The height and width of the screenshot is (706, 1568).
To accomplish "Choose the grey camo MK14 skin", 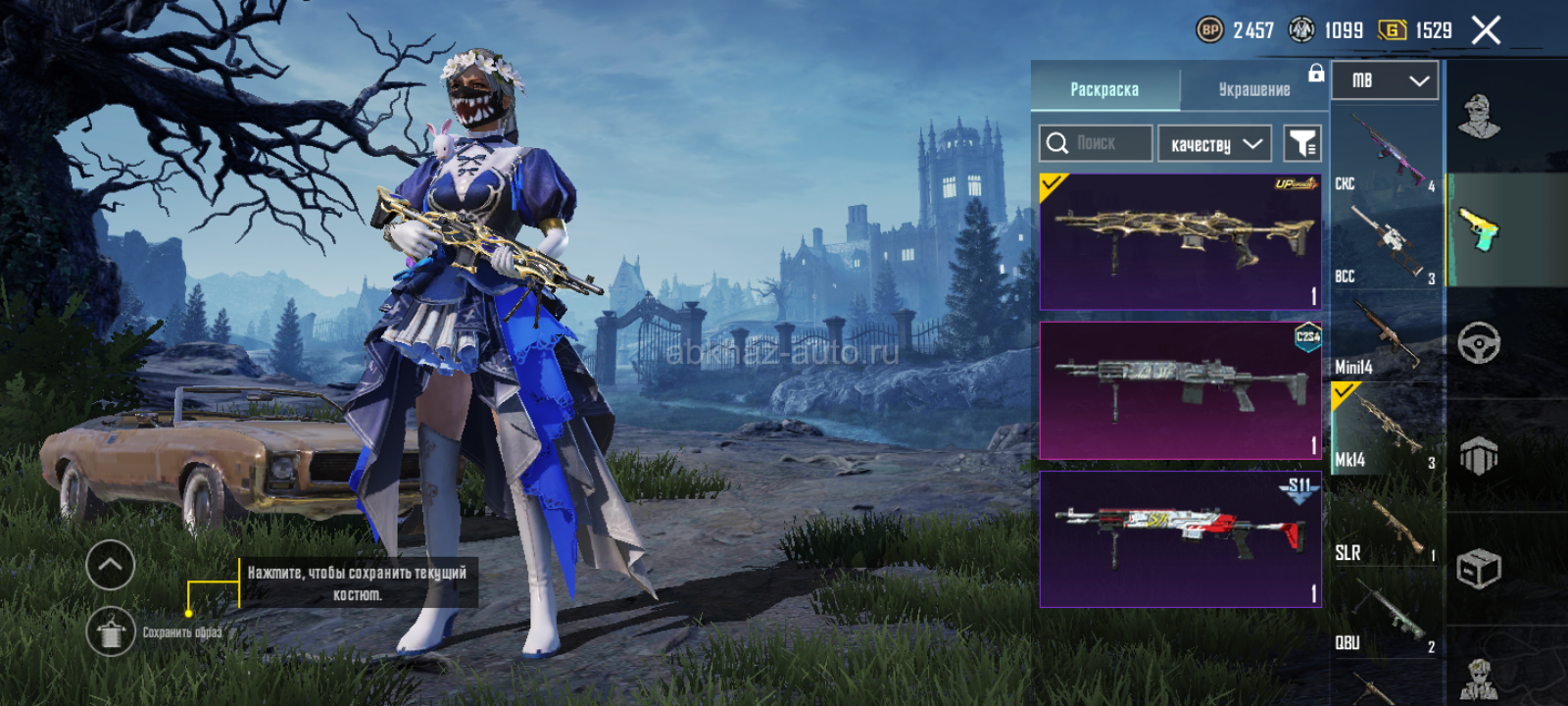I will [x=1180, y=390].
